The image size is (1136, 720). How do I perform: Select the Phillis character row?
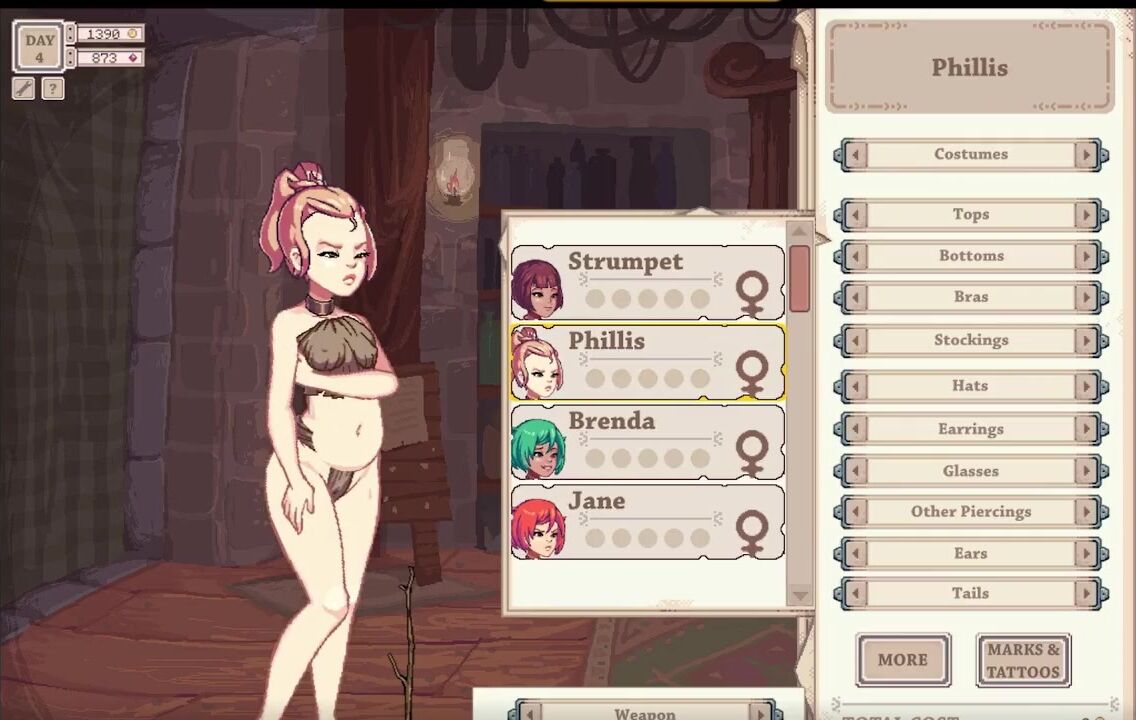[x=647, y=362]
